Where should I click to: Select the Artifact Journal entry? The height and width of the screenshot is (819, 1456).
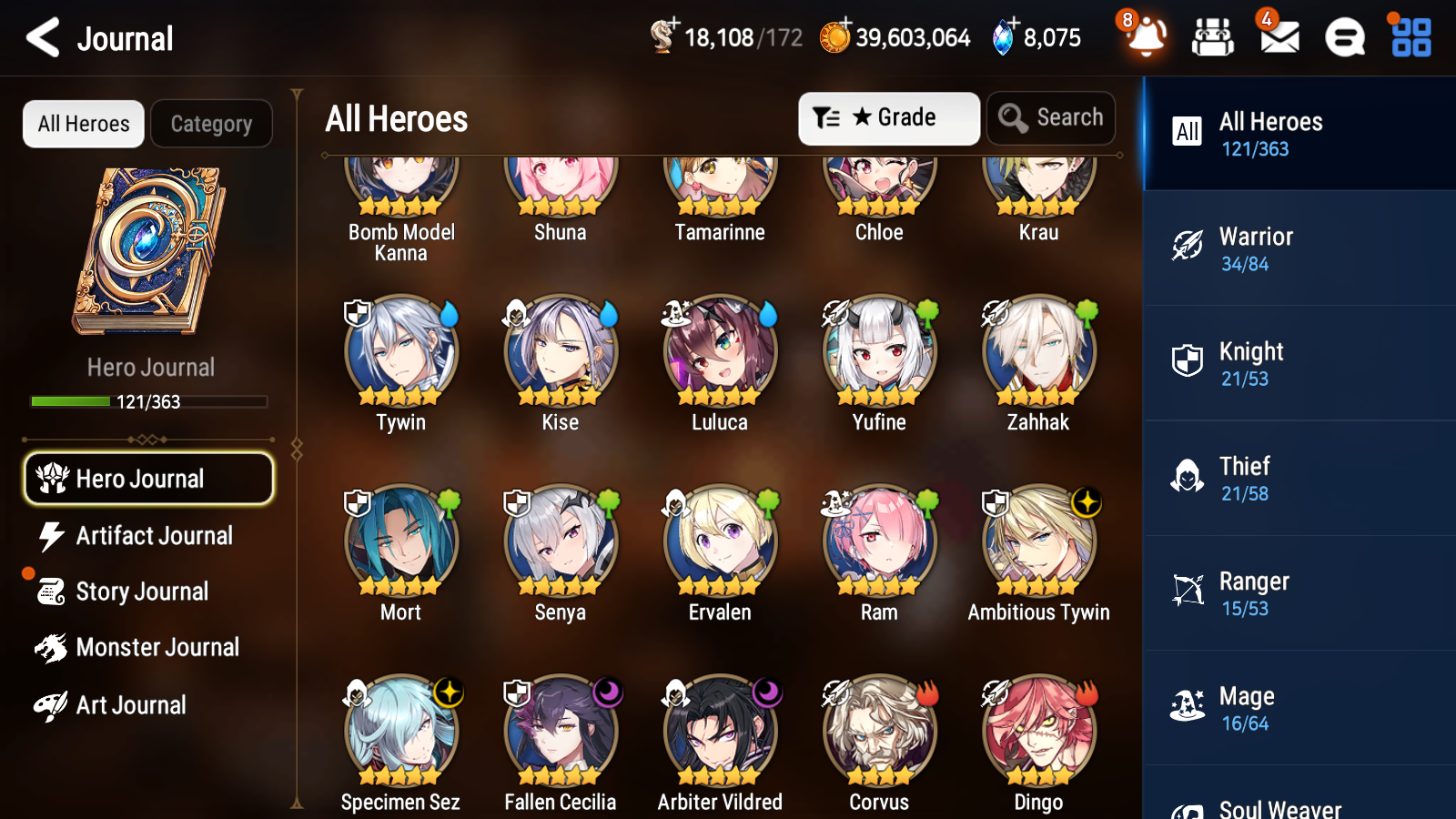[x=155, y=536]
